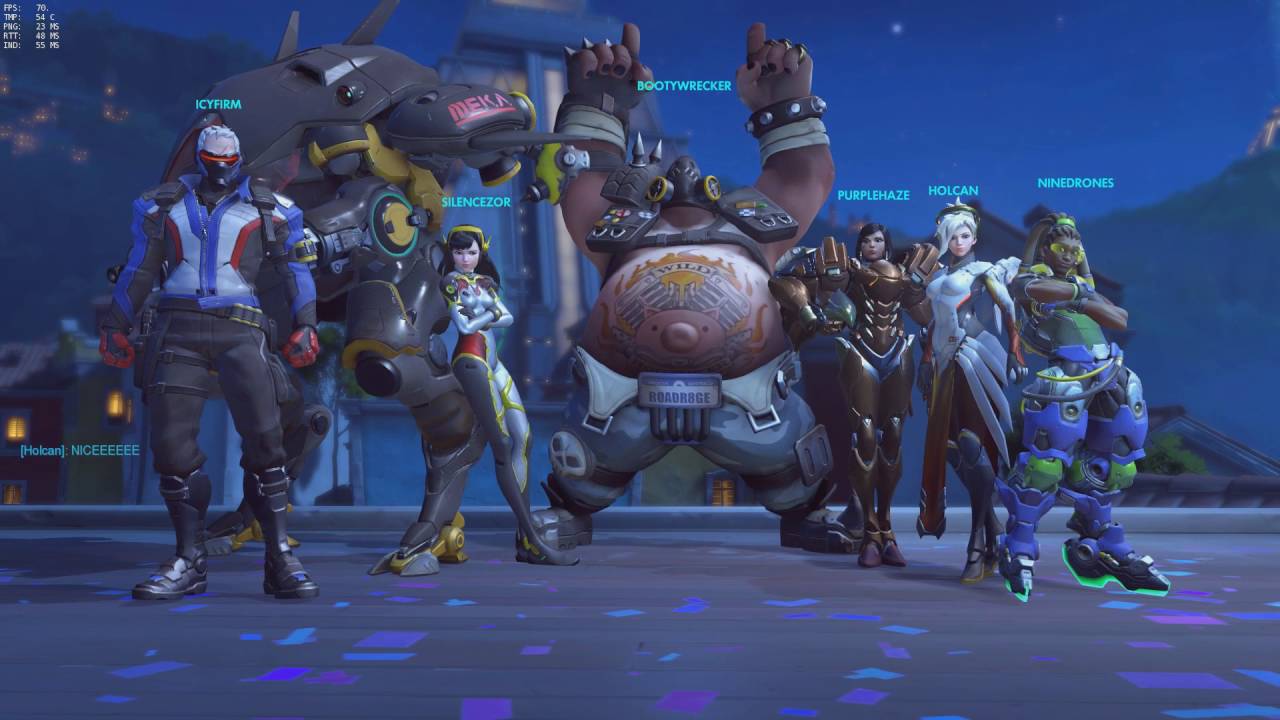Click the BOOTYWRECKER player nameplate
This screenshot has width=1280, height=720.
(684, 87)
